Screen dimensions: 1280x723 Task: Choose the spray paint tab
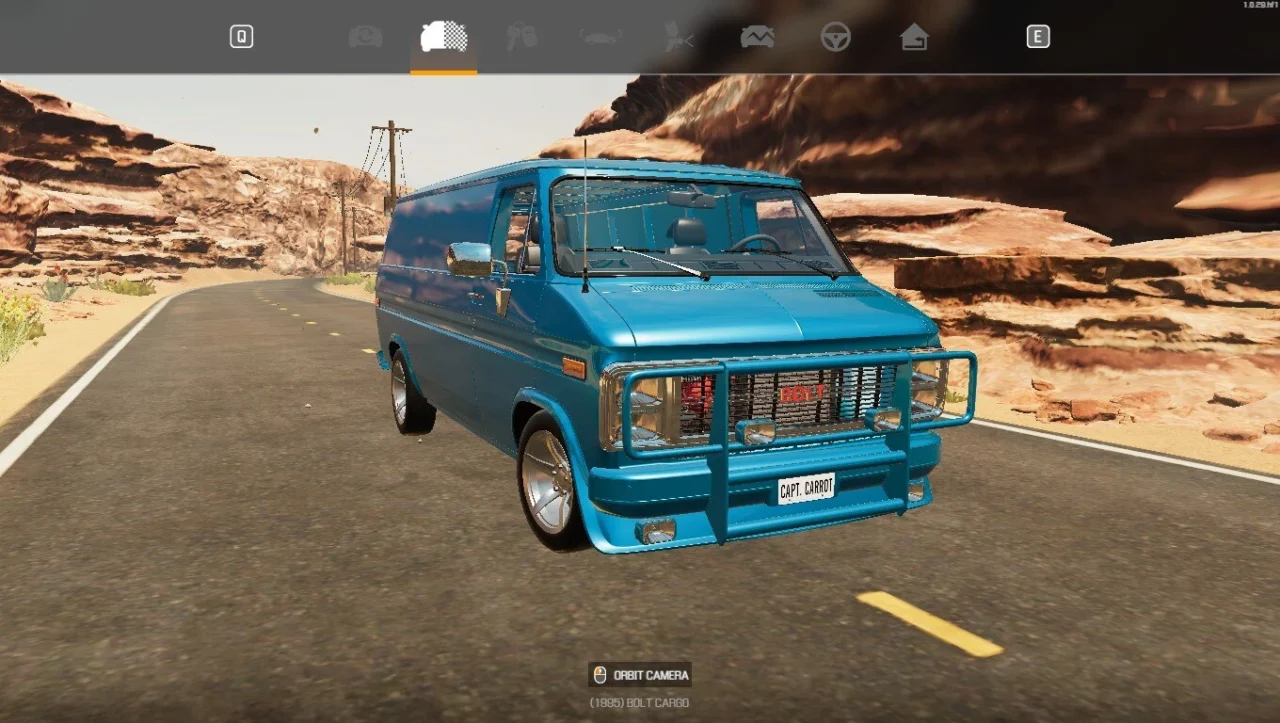click(679, 37)
